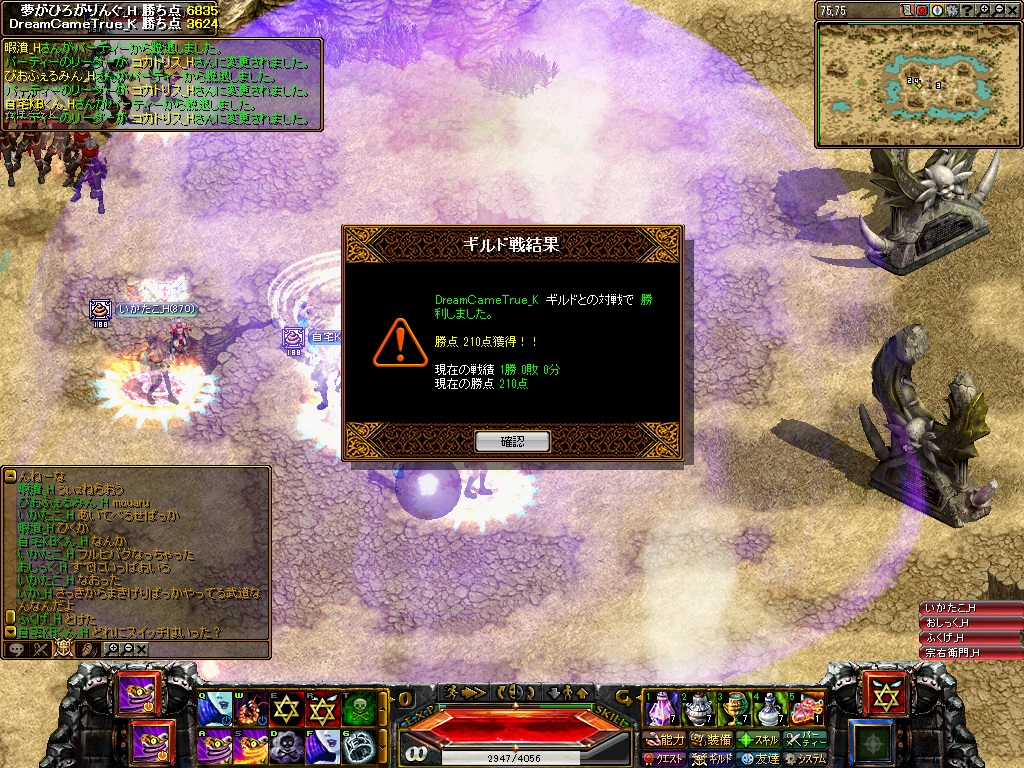Viewport: 1024px width, 768px height.
Task: Activate the green skull skill icon
Action: click(359, 708)
